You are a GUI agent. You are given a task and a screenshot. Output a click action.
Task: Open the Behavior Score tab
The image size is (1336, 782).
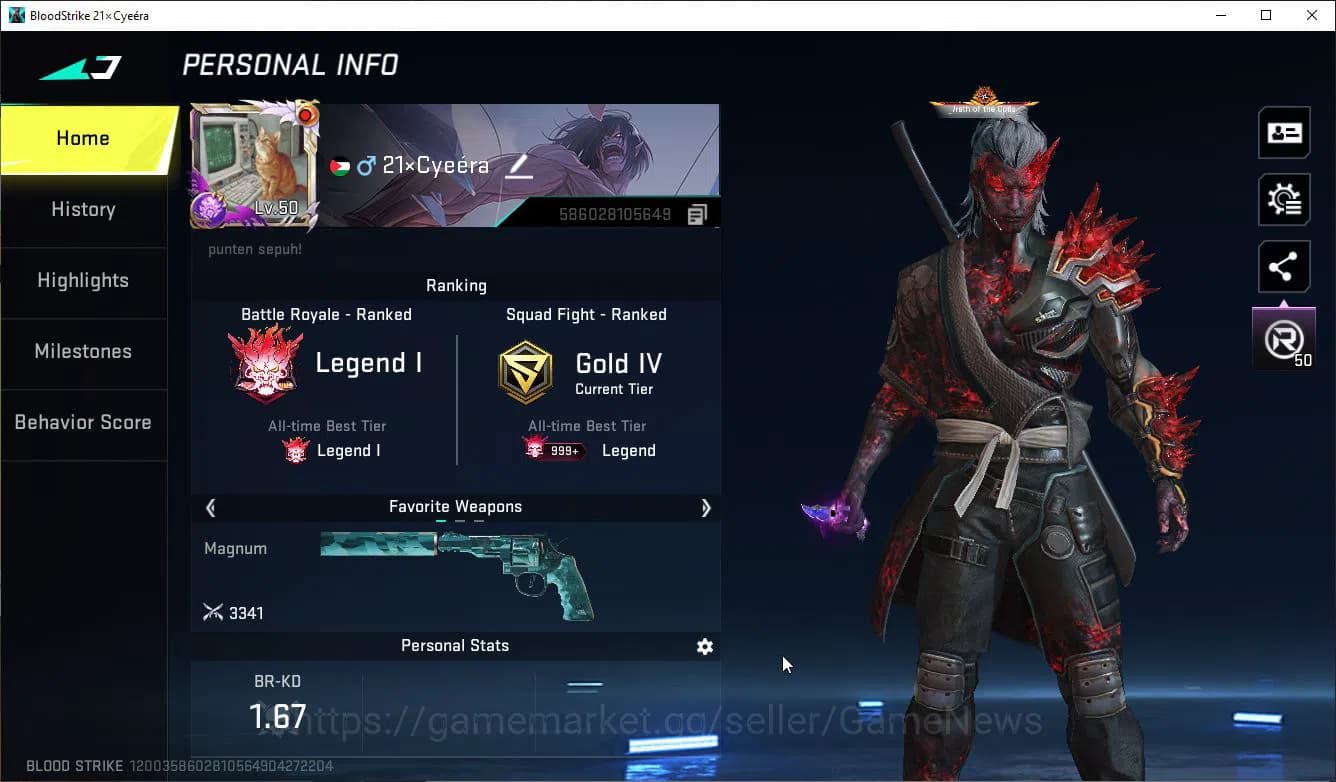(x=83, y=422)
